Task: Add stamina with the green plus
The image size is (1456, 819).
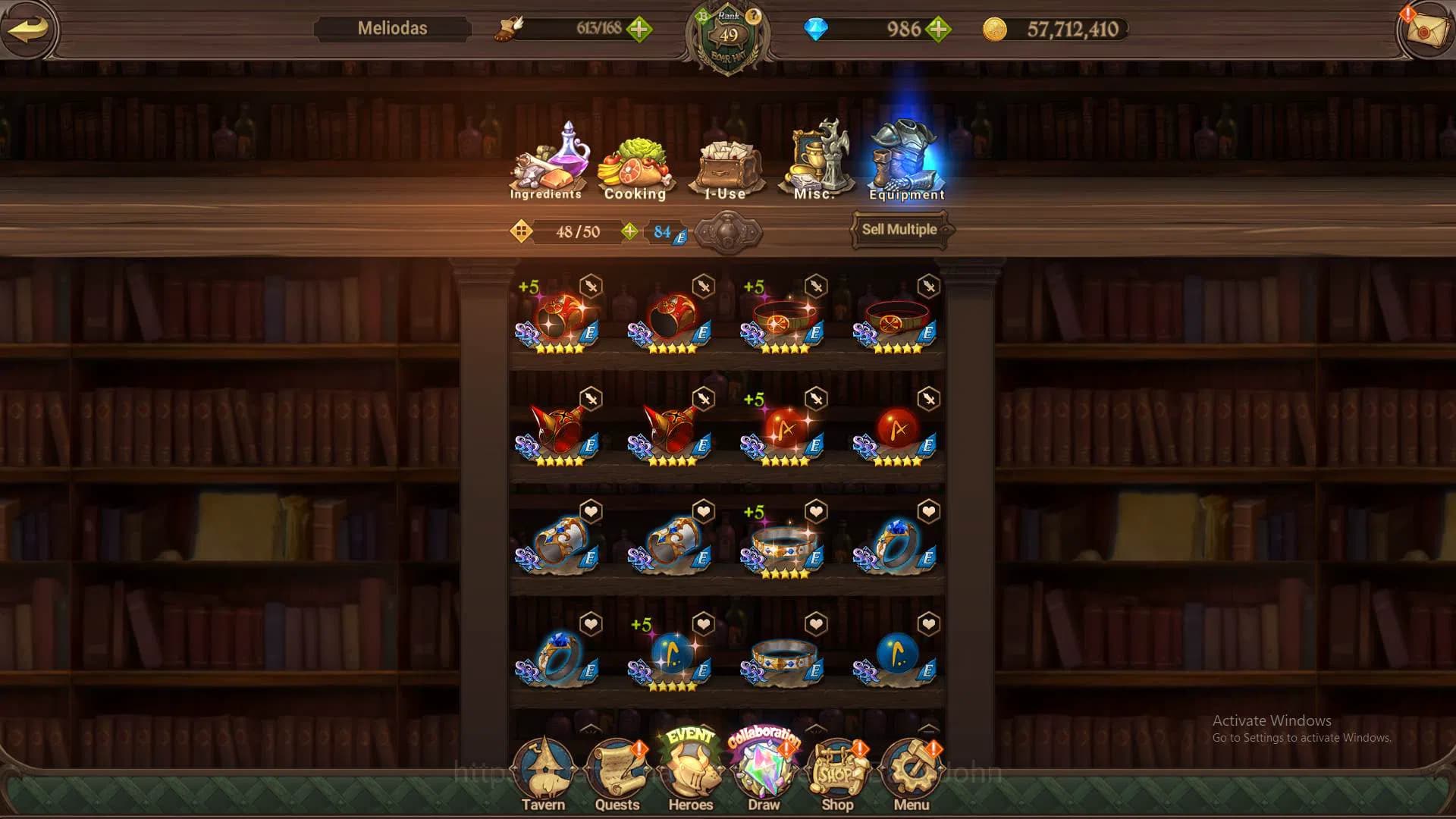Action: click(x=639, y=30)
